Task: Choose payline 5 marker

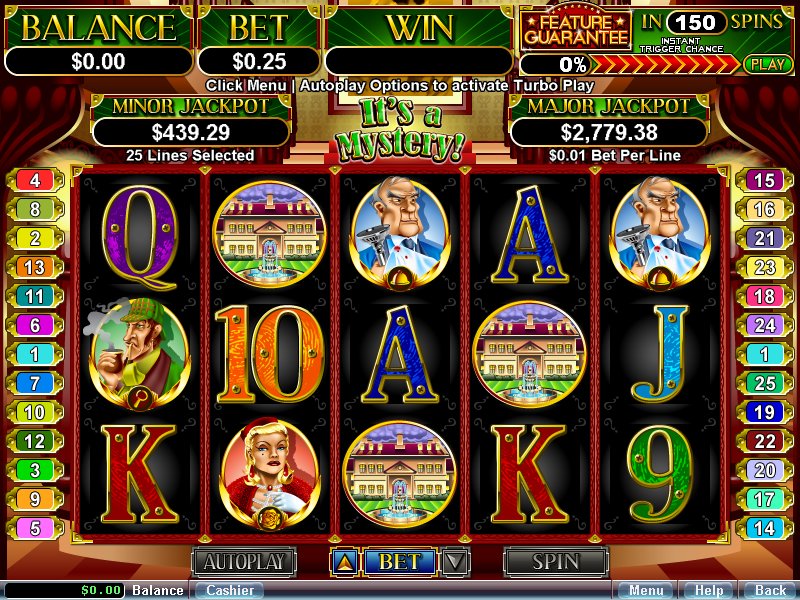Action: [x=35, y=528]
